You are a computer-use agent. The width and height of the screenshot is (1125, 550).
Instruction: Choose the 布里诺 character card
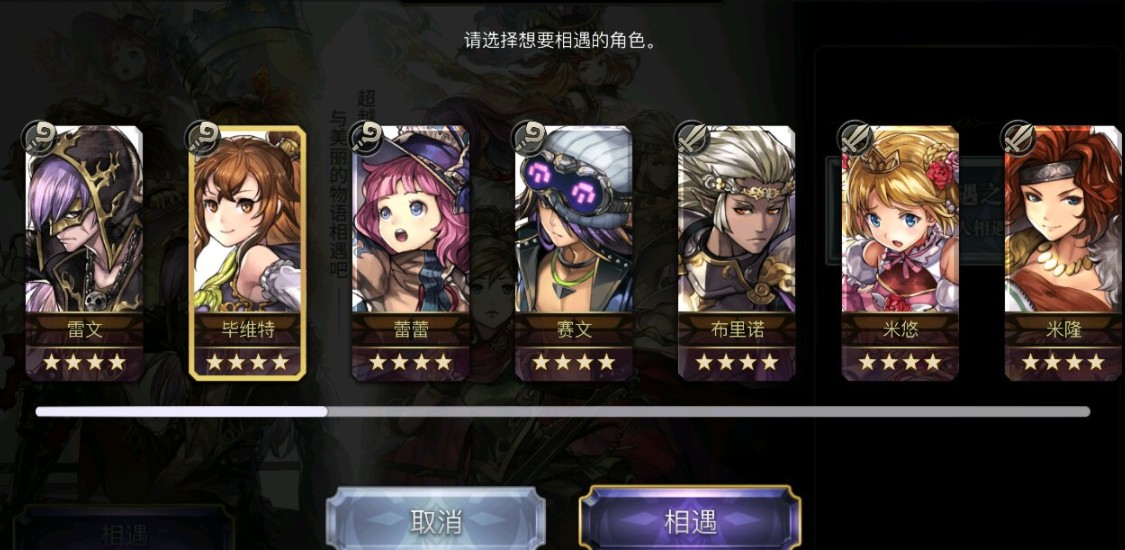pos(736,252)
